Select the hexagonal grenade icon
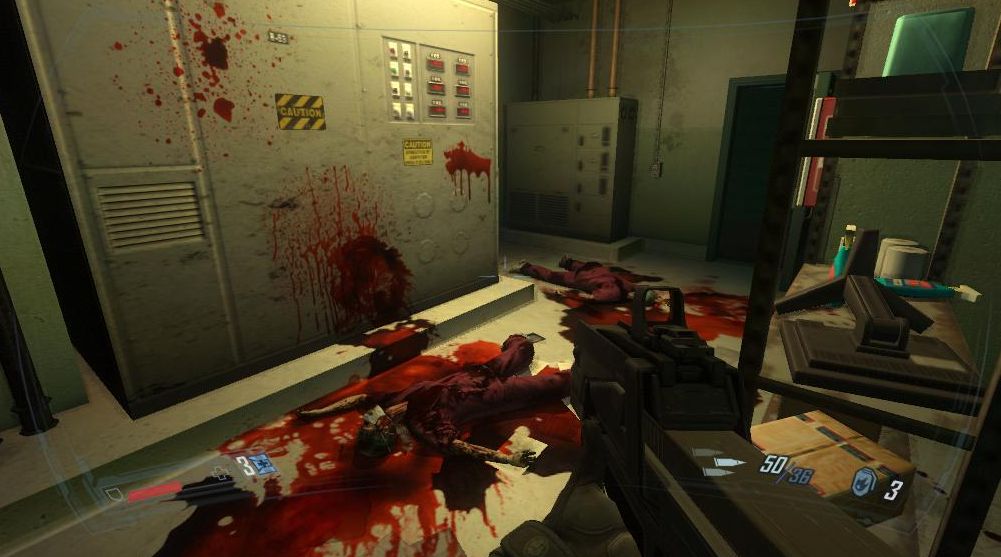The width and height of the screenshot is (1001, 557). pos(864,488)
